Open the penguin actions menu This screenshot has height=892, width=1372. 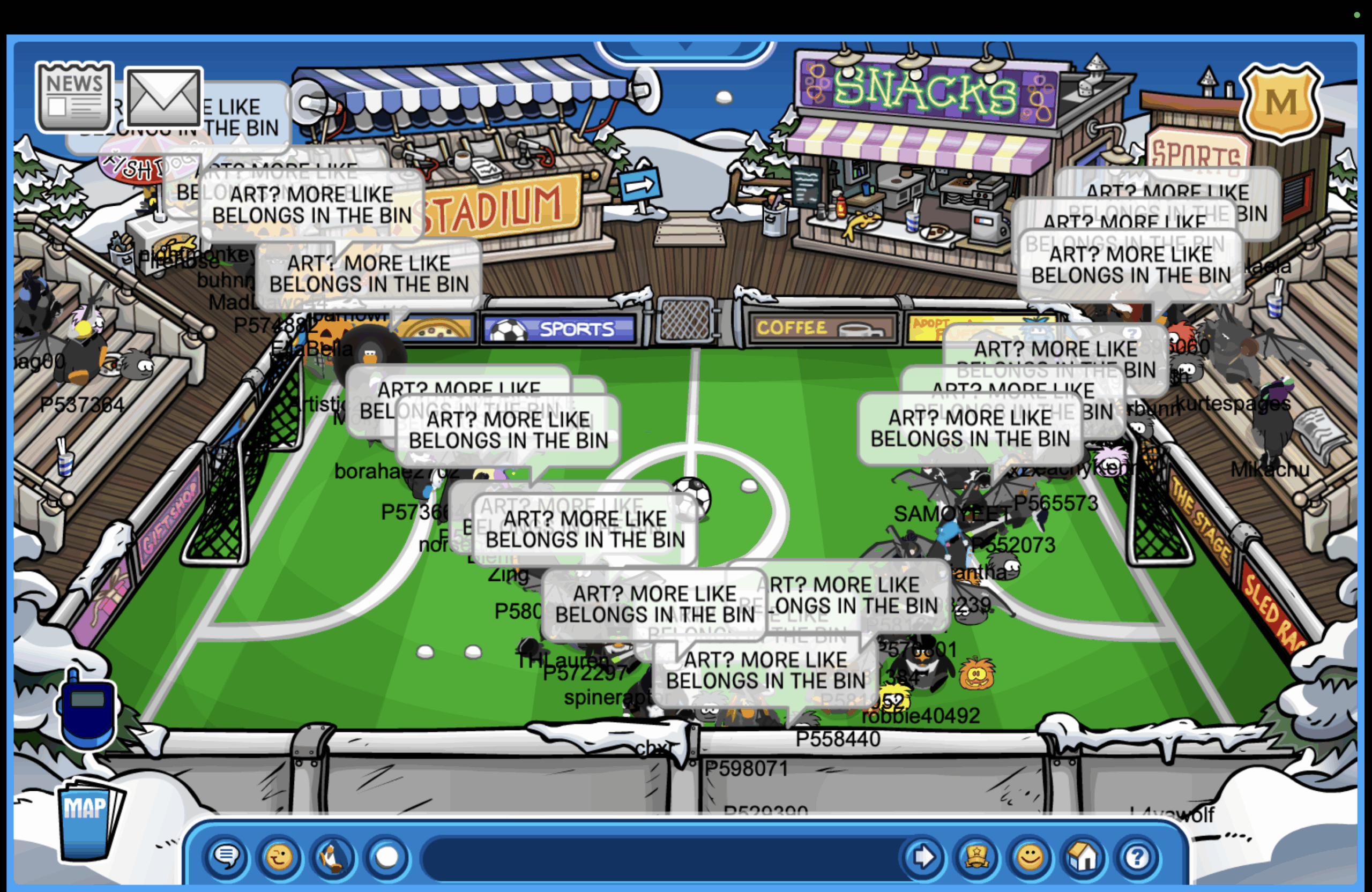(x=333, y=857)
